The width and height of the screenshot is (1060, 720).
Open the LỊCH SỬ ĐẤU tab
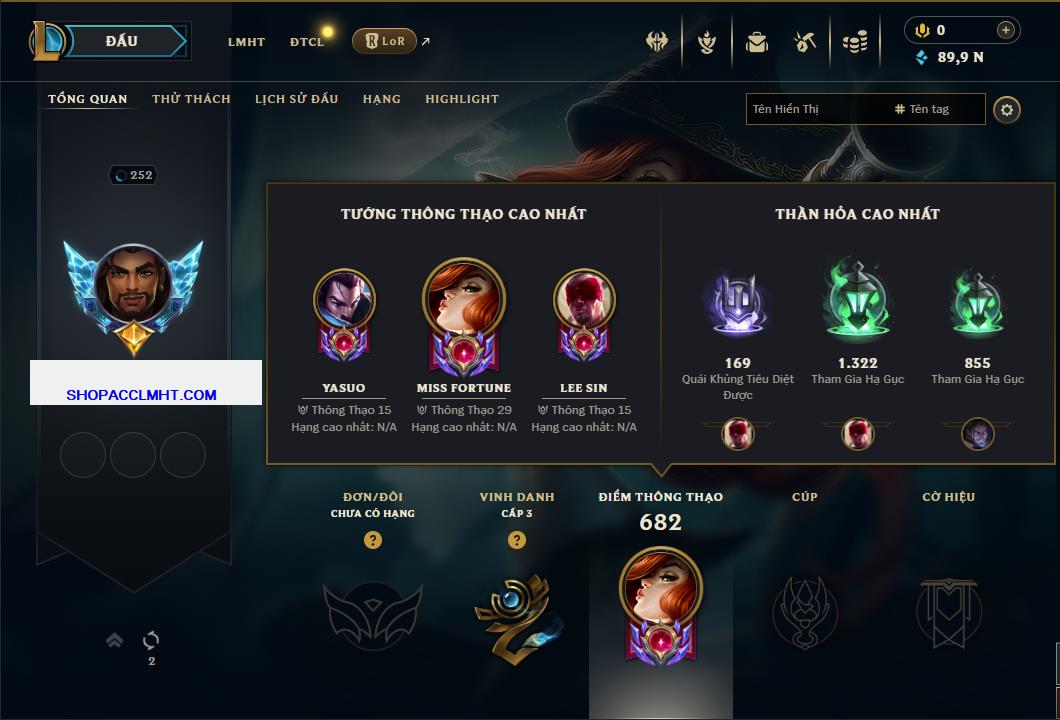click(x=296, y=99)
